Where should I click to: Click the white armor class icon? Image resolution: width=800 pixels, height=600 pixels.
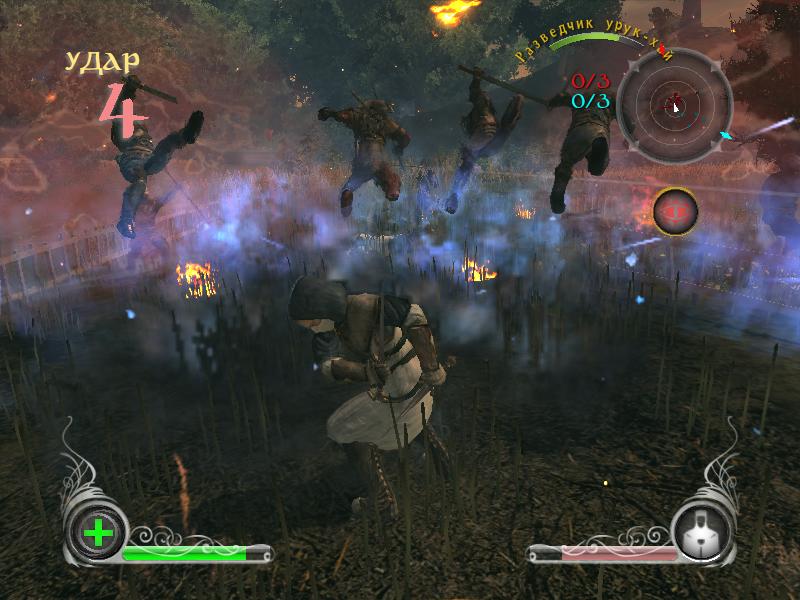pos(703,534)
